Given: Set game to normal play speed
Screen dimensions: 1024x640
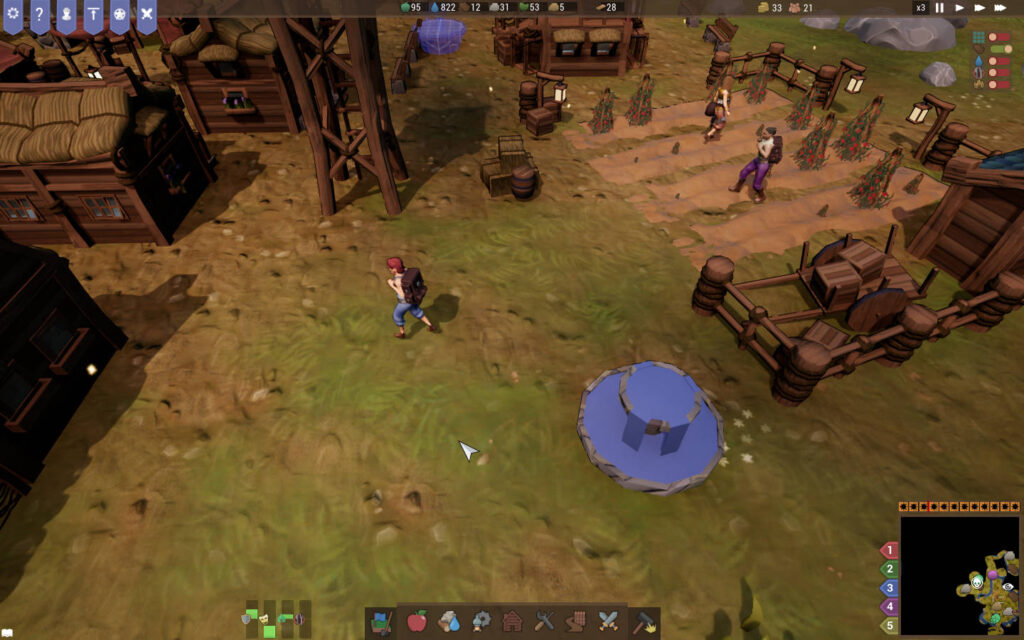Looking at the screenshot, I should [x=960, y=8].
